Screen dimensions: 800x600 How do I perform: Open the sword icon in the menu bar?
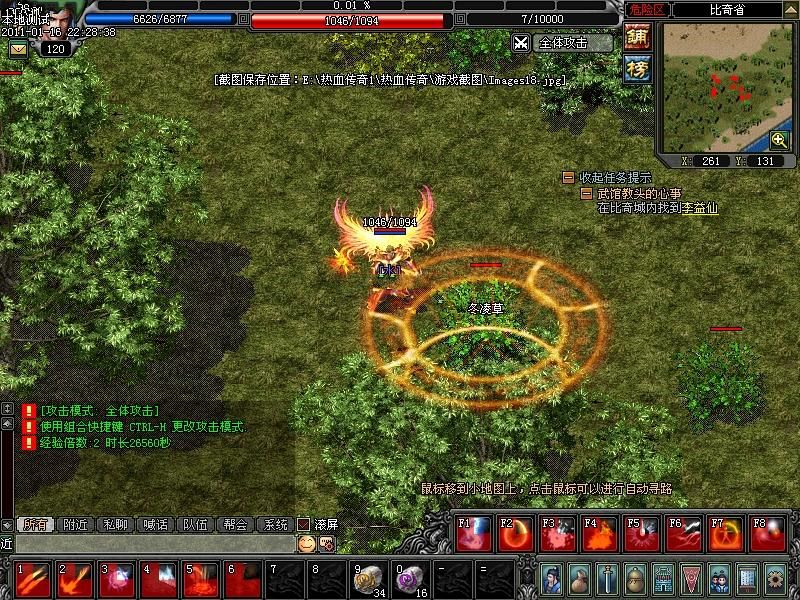[606, 578]
